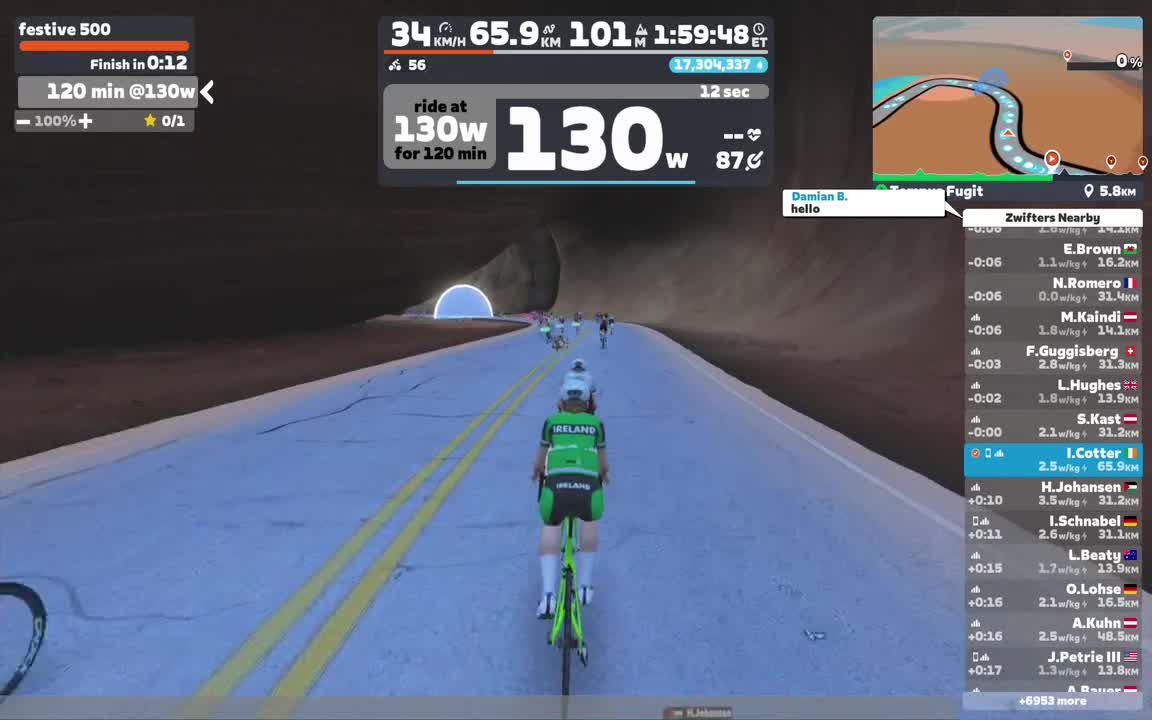Pick L.Hughes in the rider list

pyautogui.click(x=1052, y=392)
